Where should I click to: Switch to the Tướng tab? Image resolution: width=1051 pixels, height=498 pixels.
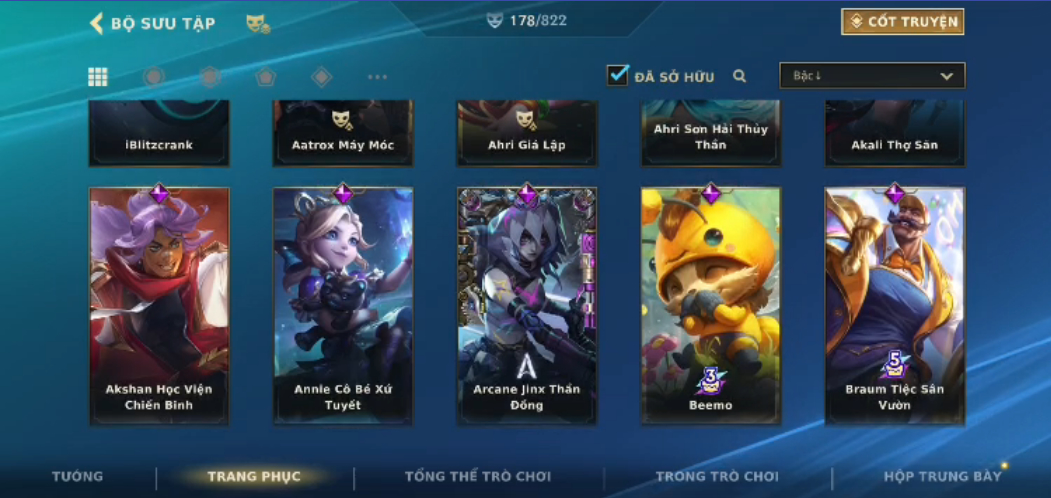tap(77, 476)
